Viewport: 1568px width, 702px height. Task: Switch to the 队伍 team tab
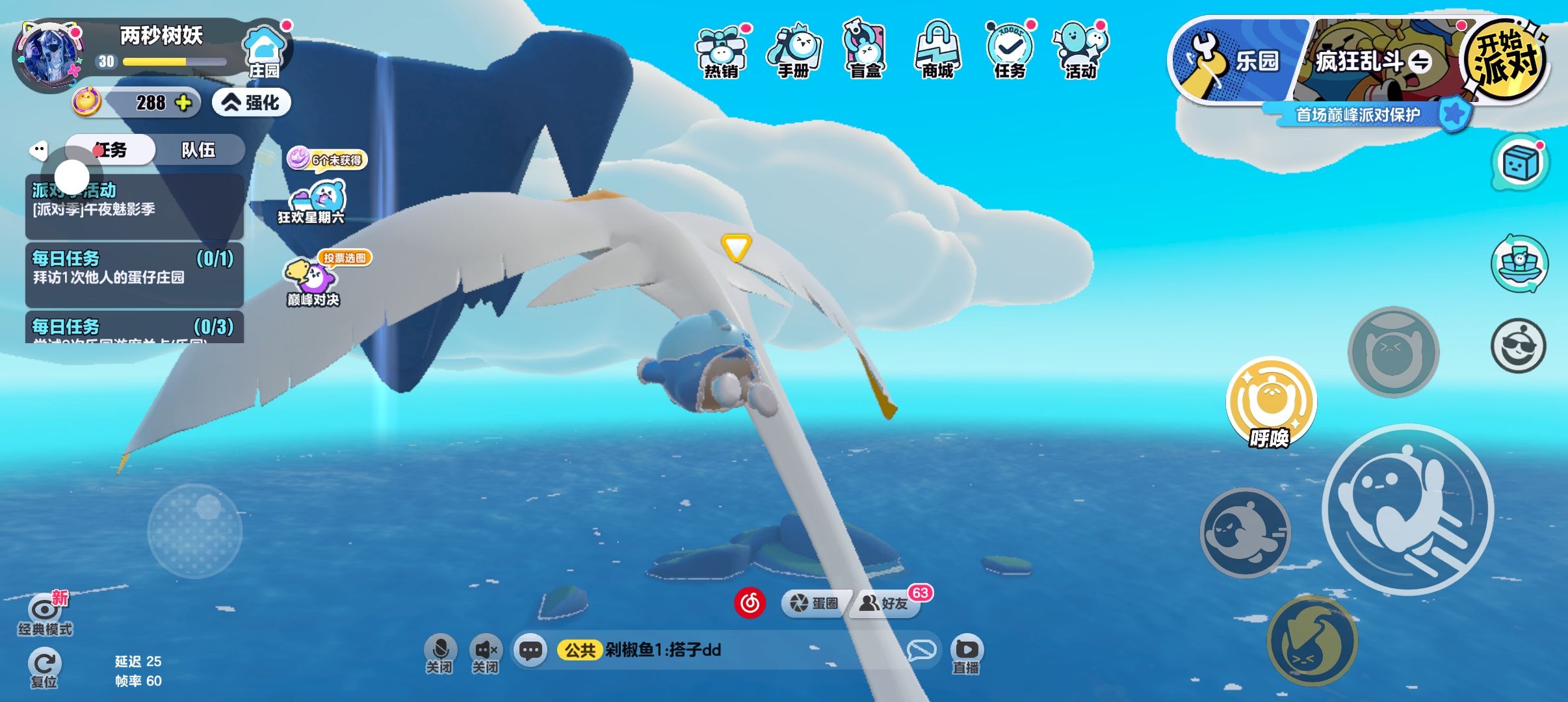(x=198, y=150)
